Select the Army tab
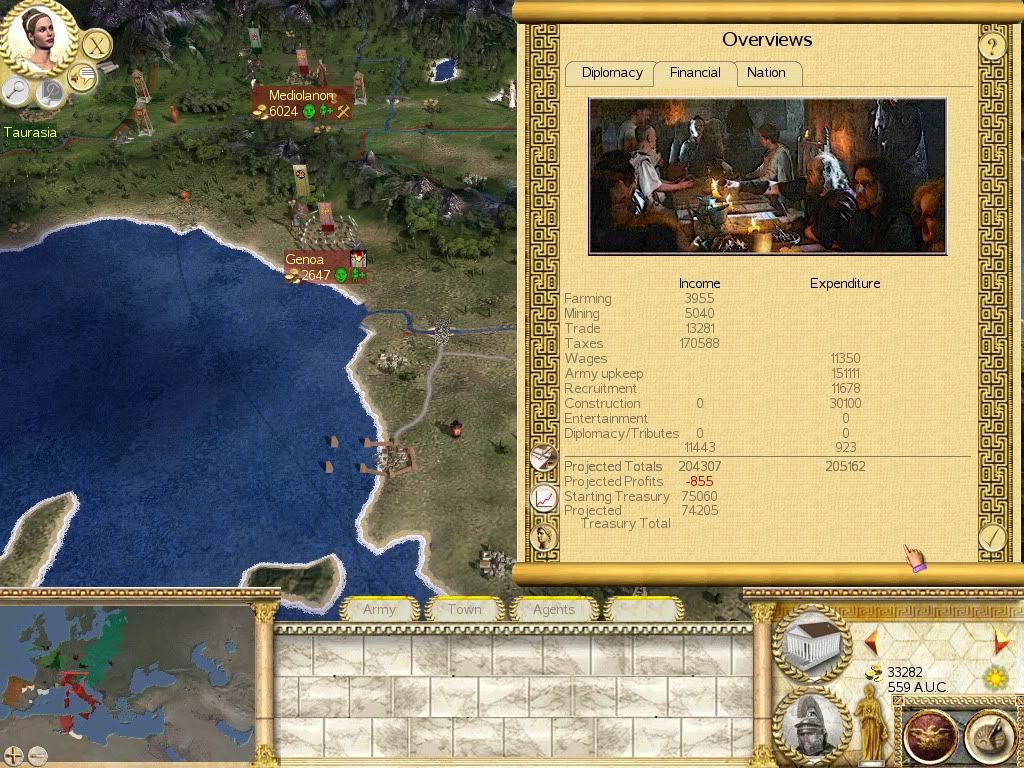The image size is (1024, 768). click(x=379, y=609)
